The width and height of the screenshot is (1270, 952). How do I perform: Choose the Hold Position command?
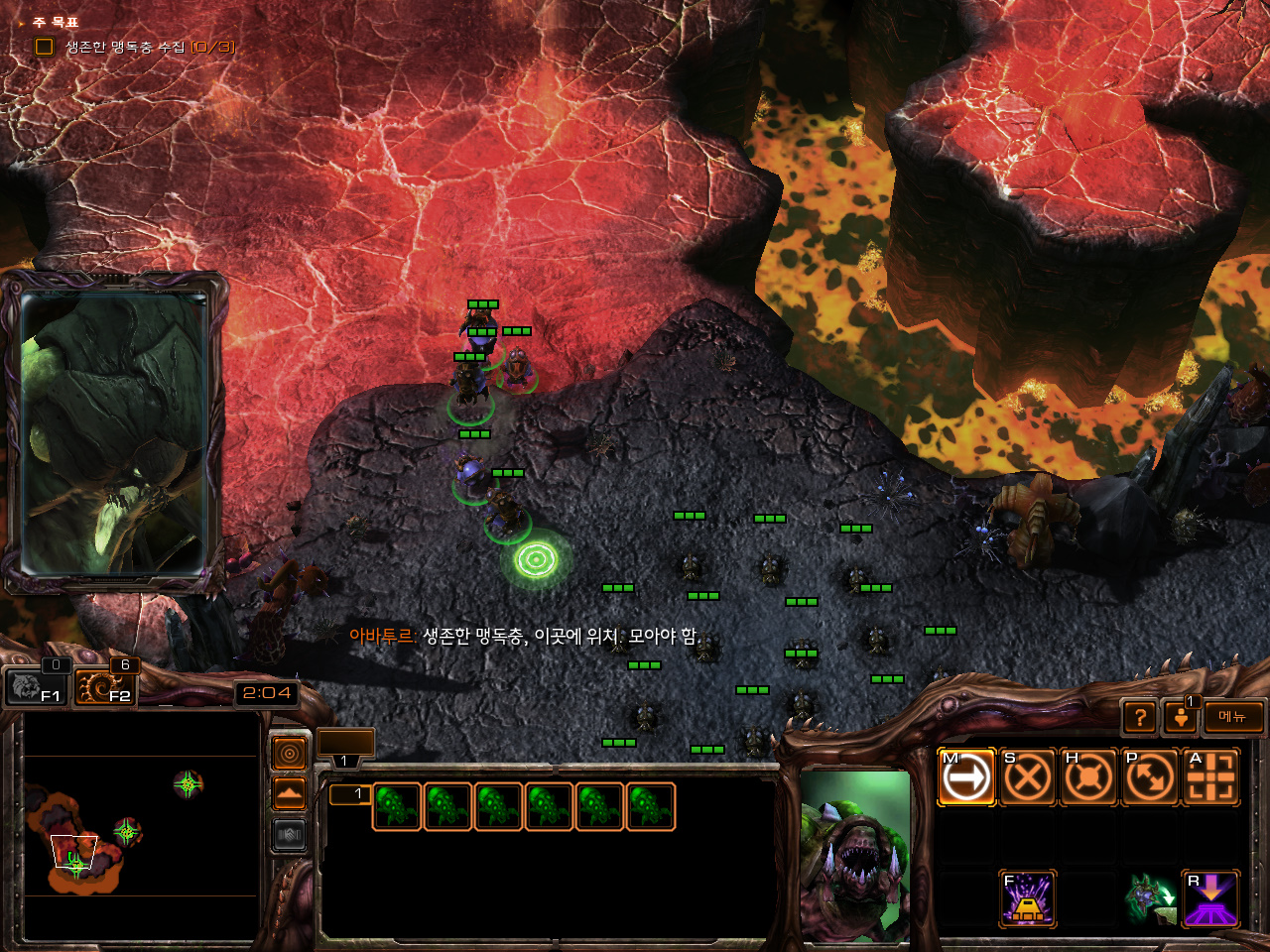[1088, 776]
